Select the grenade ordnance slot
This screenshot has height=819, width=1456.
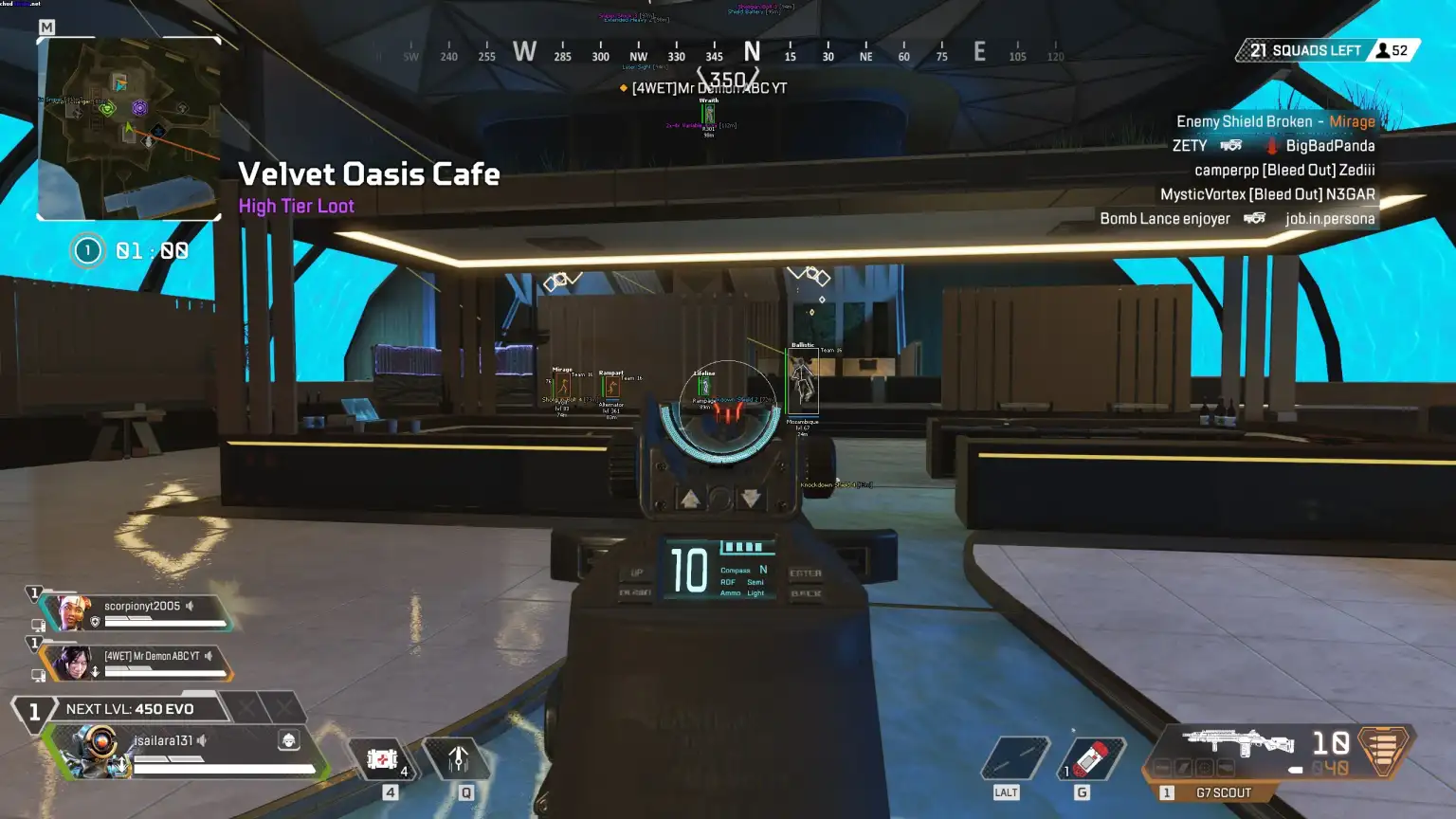(x=1091, y=759)
